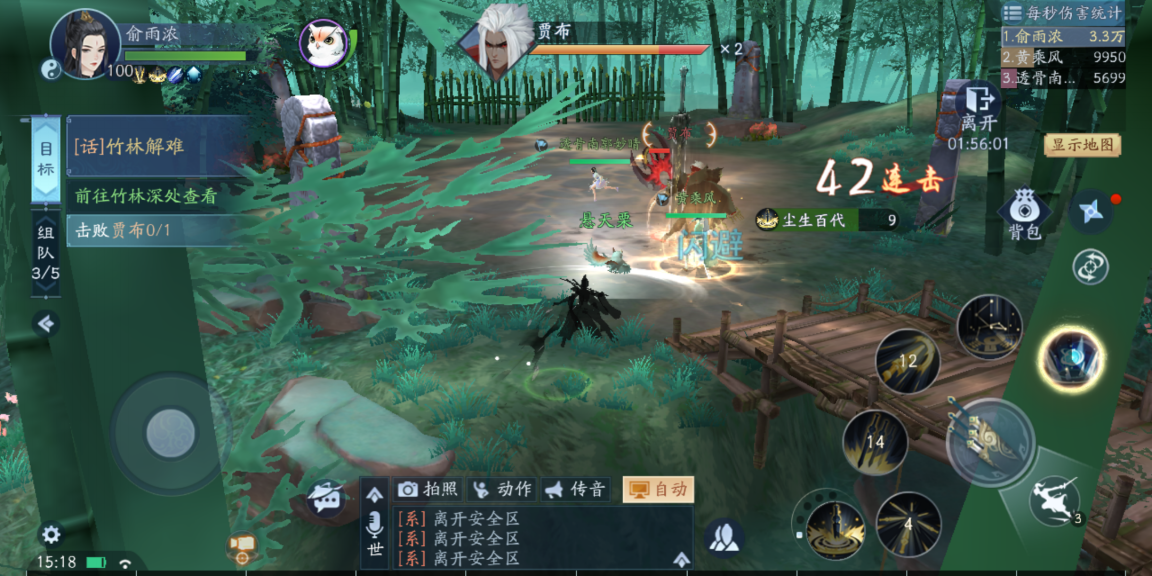Image resolution: width=1152 pixels, height=576 pixels.
Task: Activate the skill with cooldown 12
Action: coord(907,361)
